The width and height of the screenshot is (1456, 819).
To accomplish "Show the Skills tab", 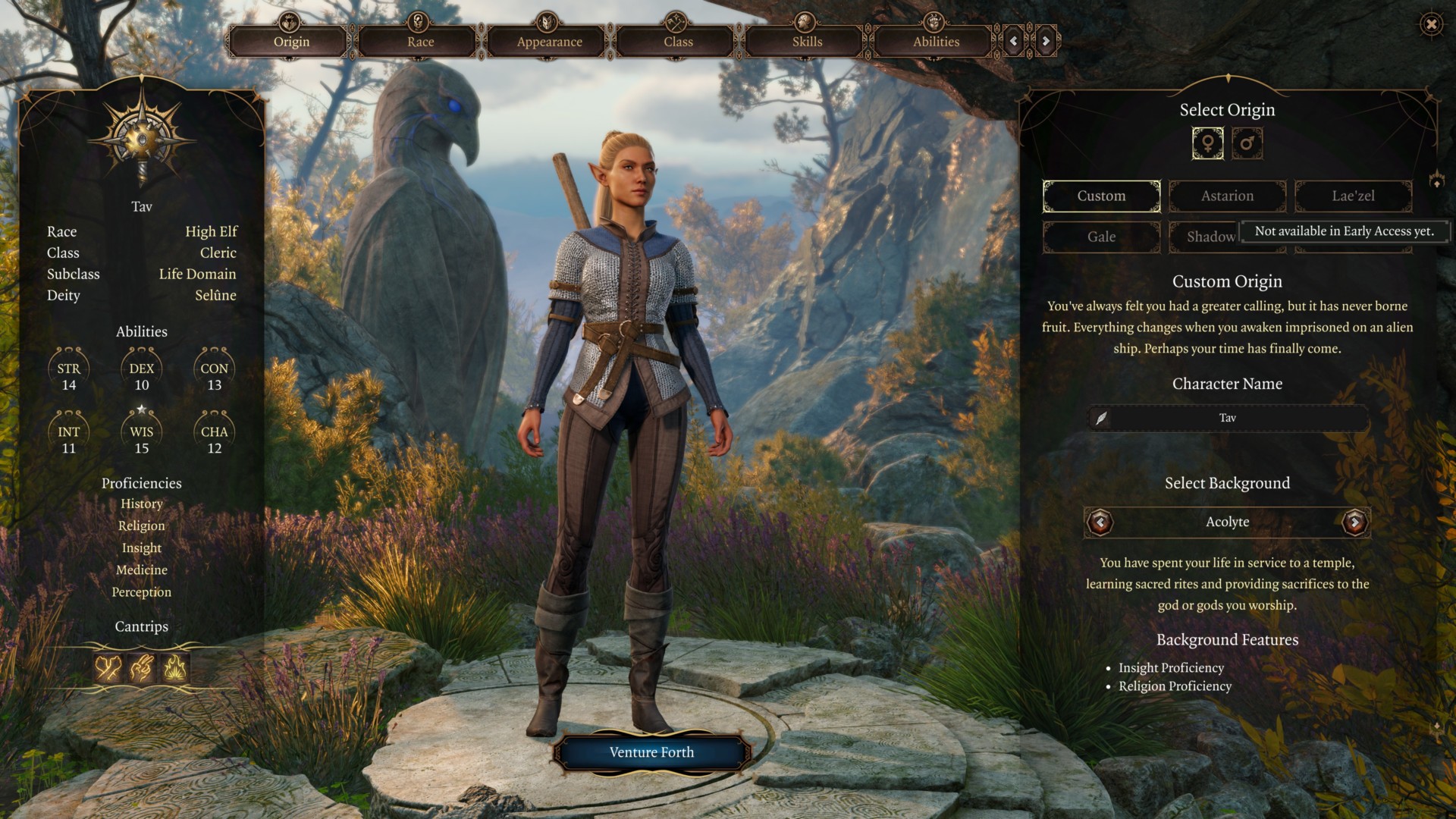I will point(807,42).
